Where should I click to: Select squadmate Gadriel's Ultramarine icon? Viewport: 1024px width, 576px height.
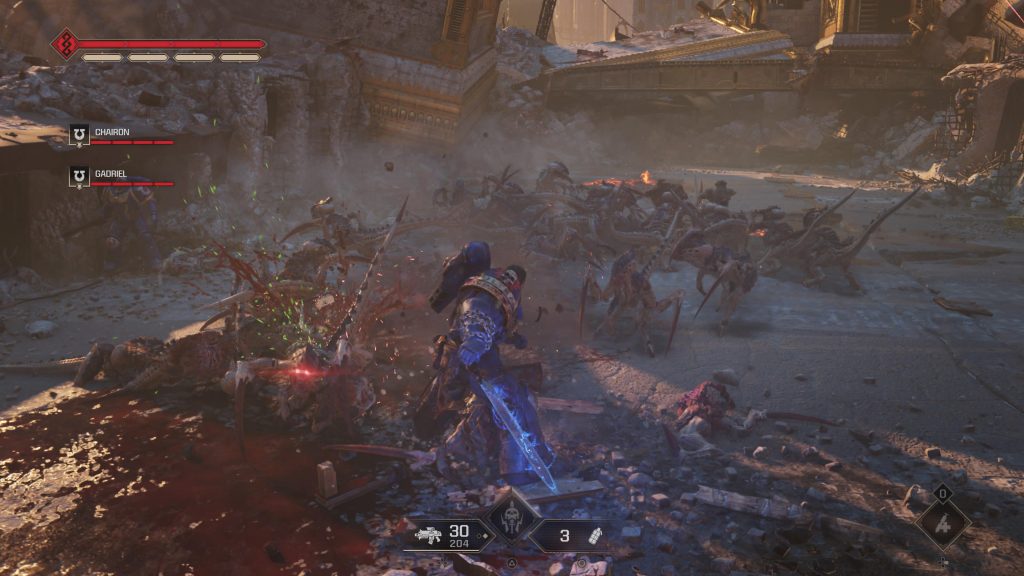pyautogui.click(x=79, y=177)
